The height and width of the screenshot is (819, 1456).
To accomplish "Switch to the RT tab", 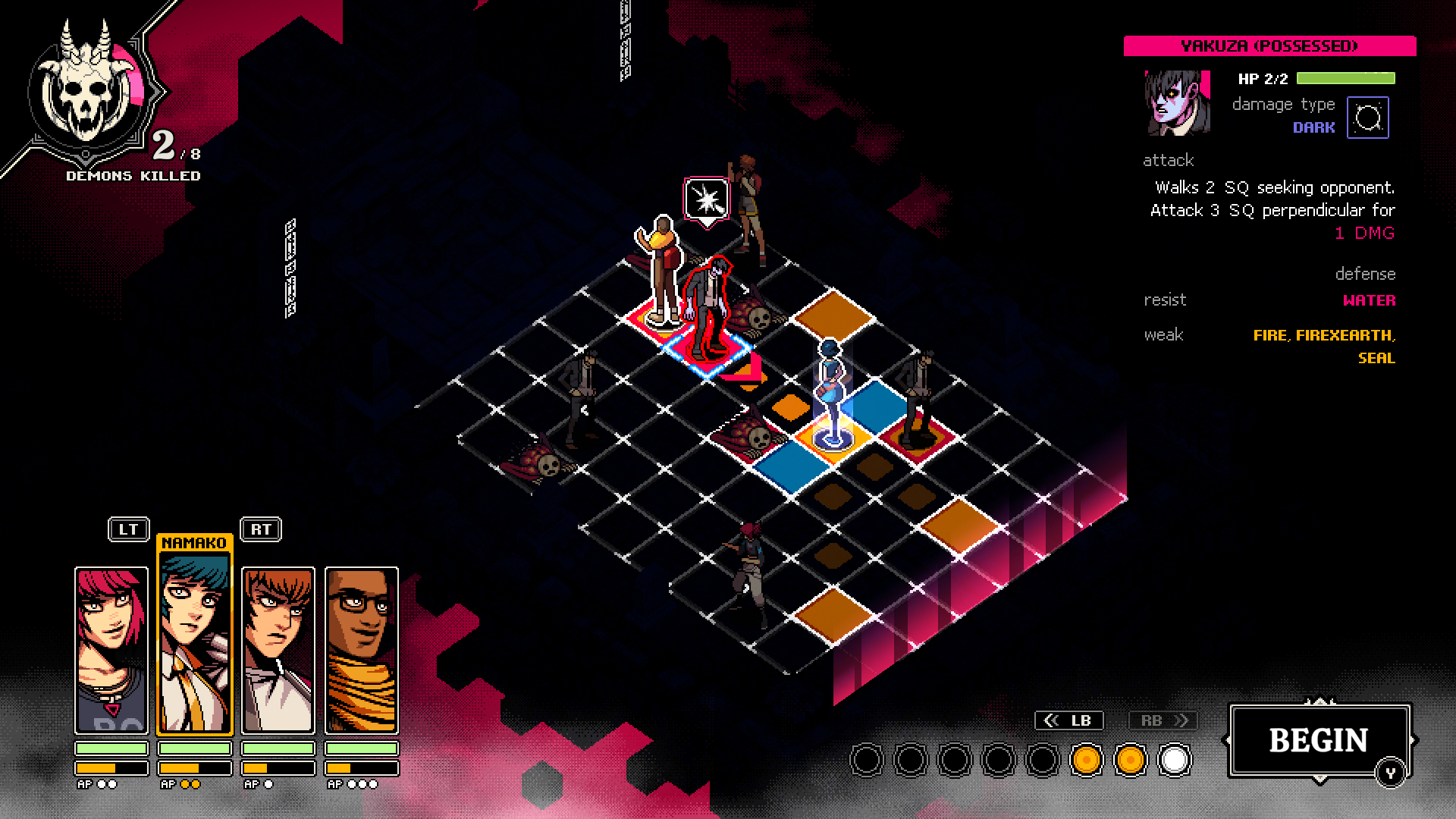I will tap(260, 530).
